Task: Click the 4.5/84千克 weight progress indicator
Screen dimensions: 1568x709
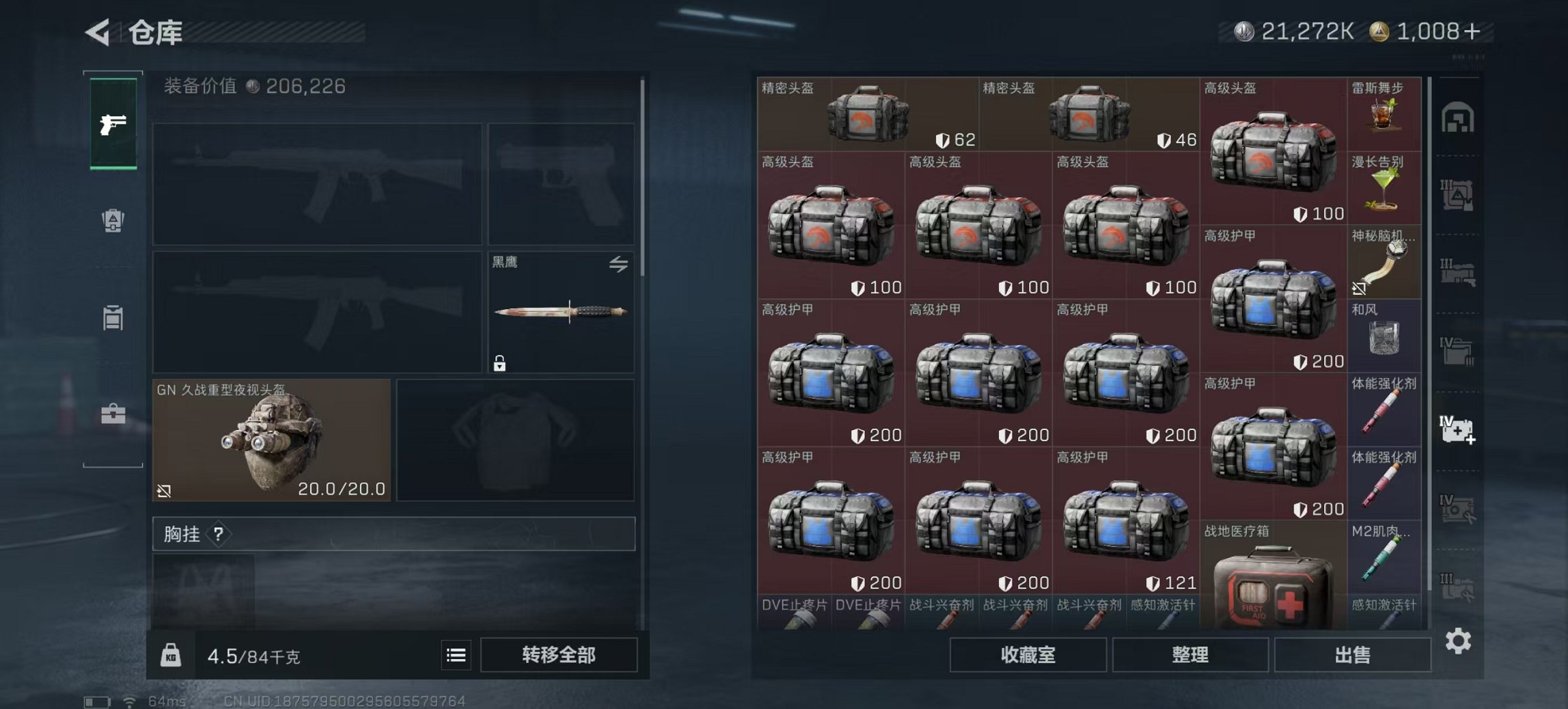Action: (x=253, y=655)
